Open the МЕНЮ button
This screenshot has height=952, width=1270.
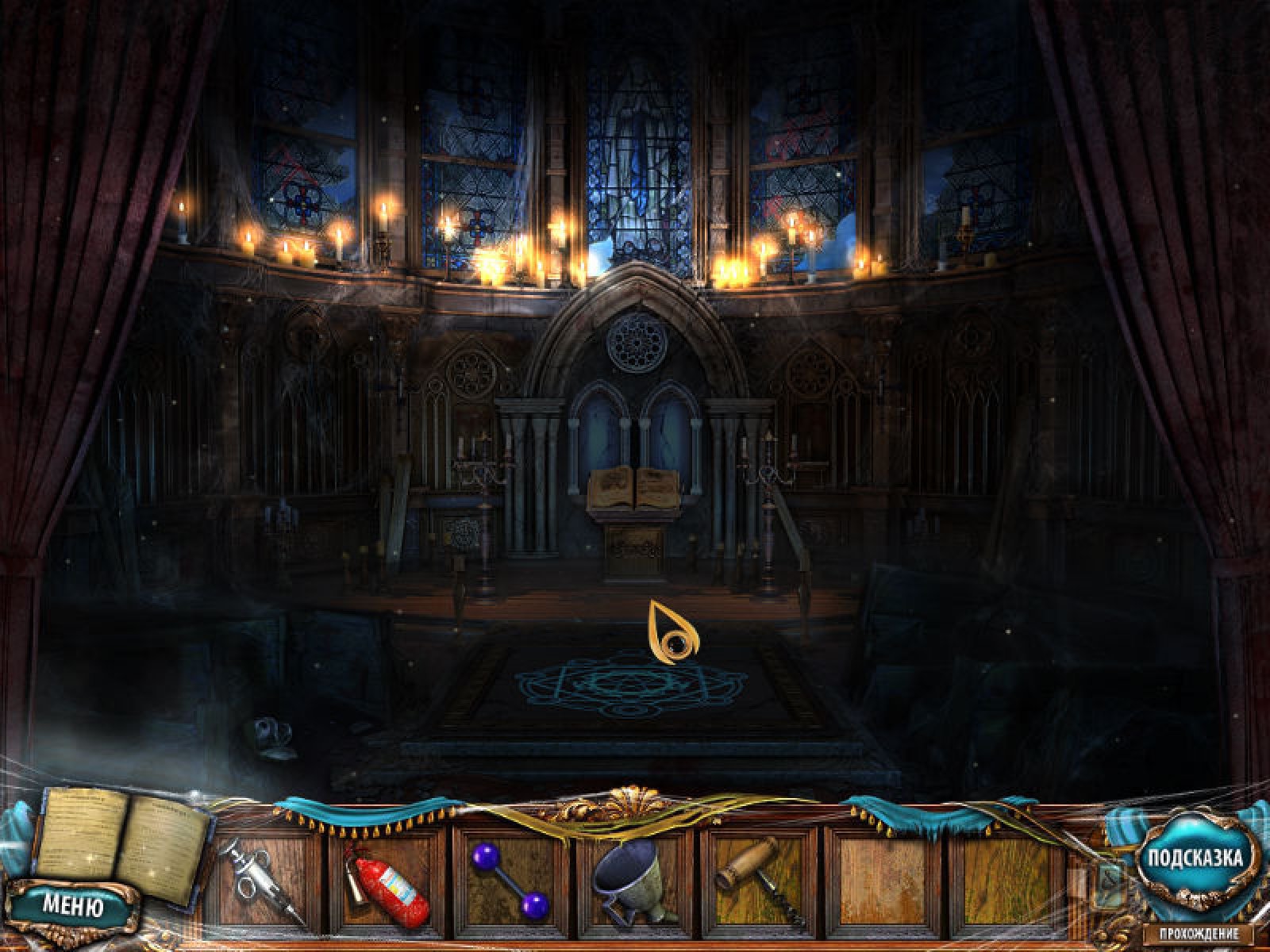pyautogui.click(x=72, y=906)
